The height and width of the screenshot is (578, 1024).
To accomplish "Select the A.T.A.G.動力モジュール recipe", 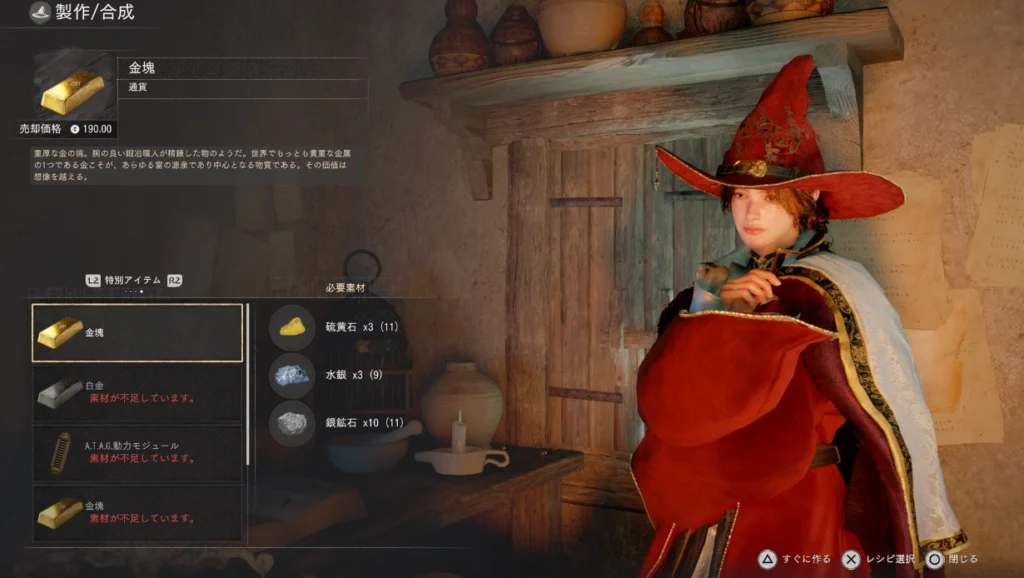I will coord(138,452).
